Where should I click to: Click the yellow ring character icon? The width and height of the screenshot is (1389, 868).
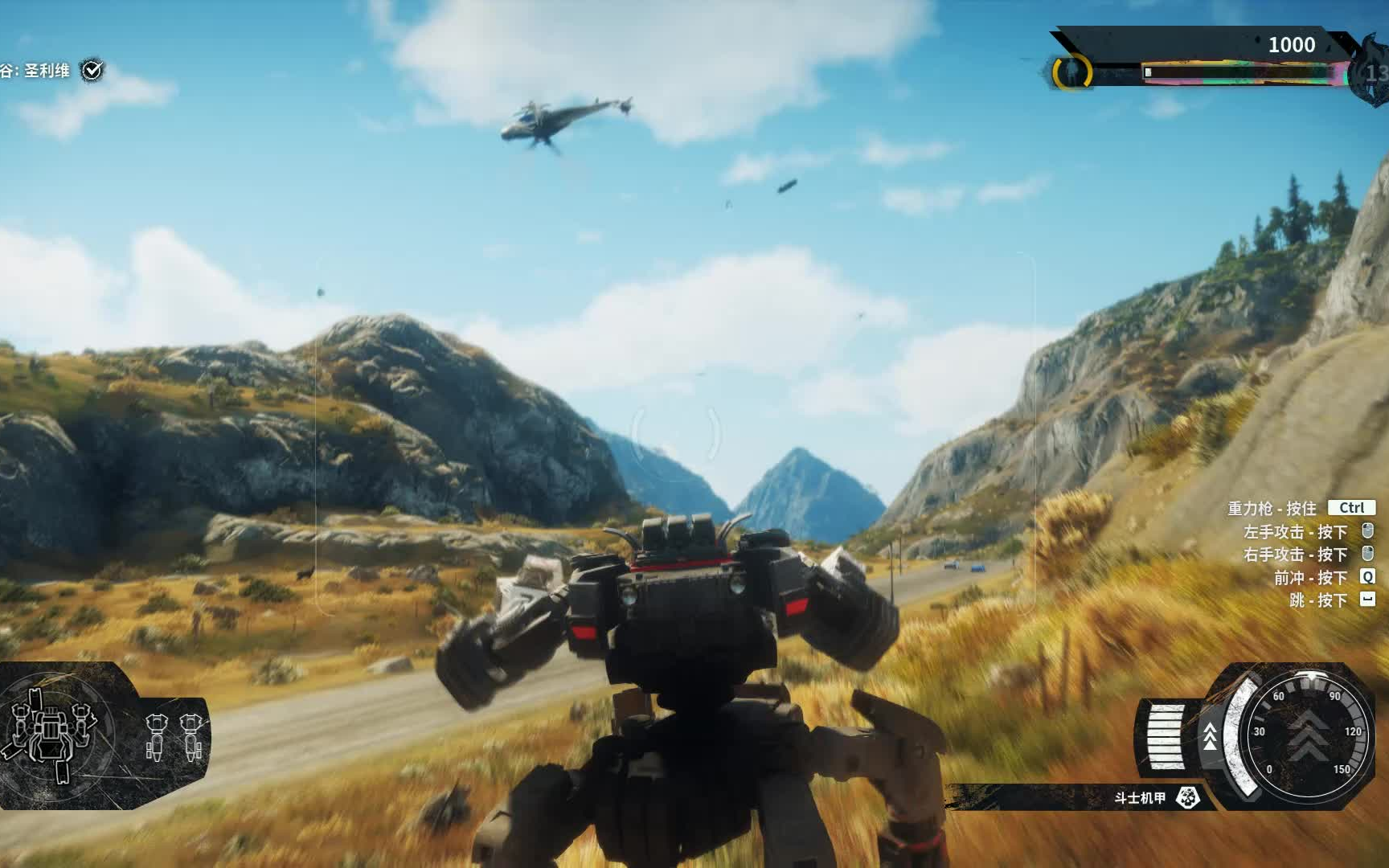point(1072,72)
